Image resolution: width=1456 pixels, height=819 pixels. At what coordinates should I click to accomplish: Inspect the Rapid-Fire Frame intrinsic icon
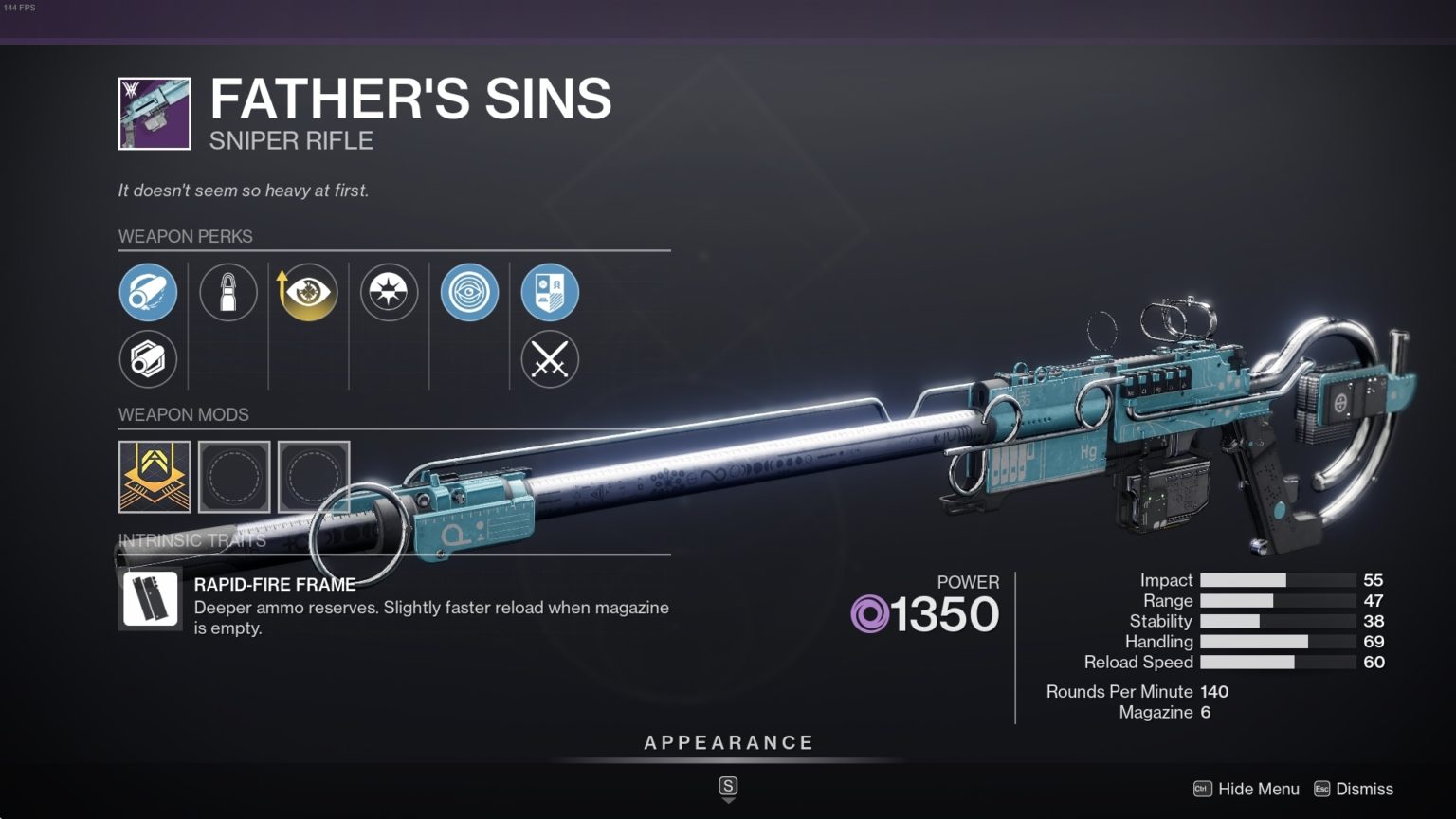coord(151,599)
